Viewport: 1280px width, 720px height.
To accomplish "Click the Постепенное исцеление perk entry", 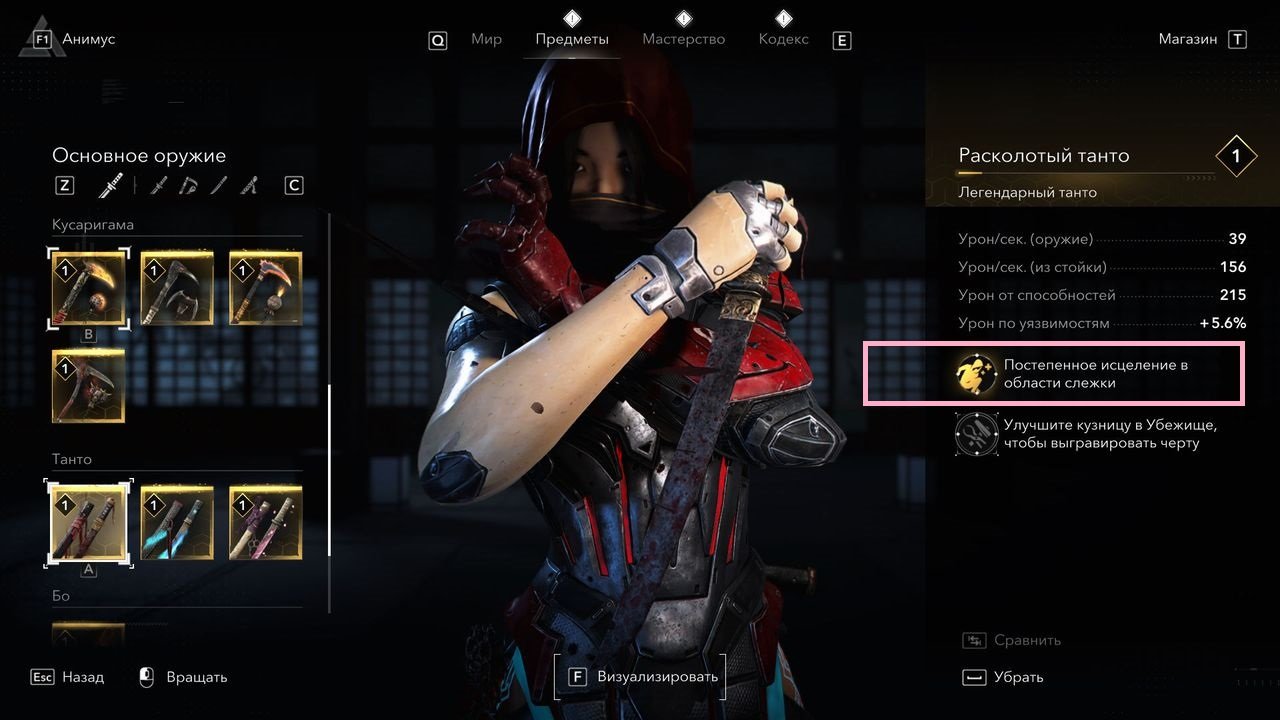I will (x=1053, y=374).
